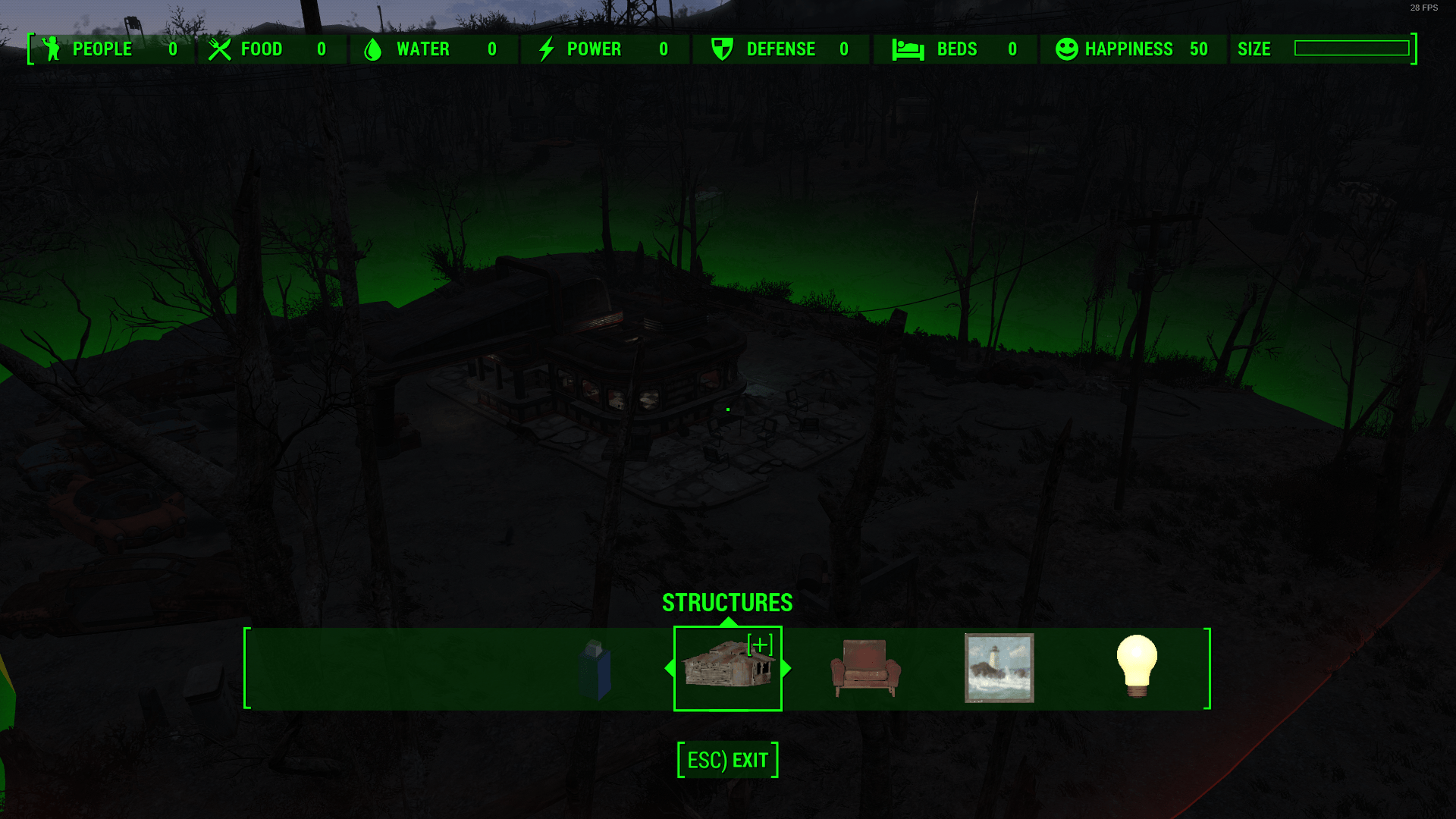Select the Structures shack category
This screenshot has width=1456, height=819.
pyautogui.click(x=727, y=667)
